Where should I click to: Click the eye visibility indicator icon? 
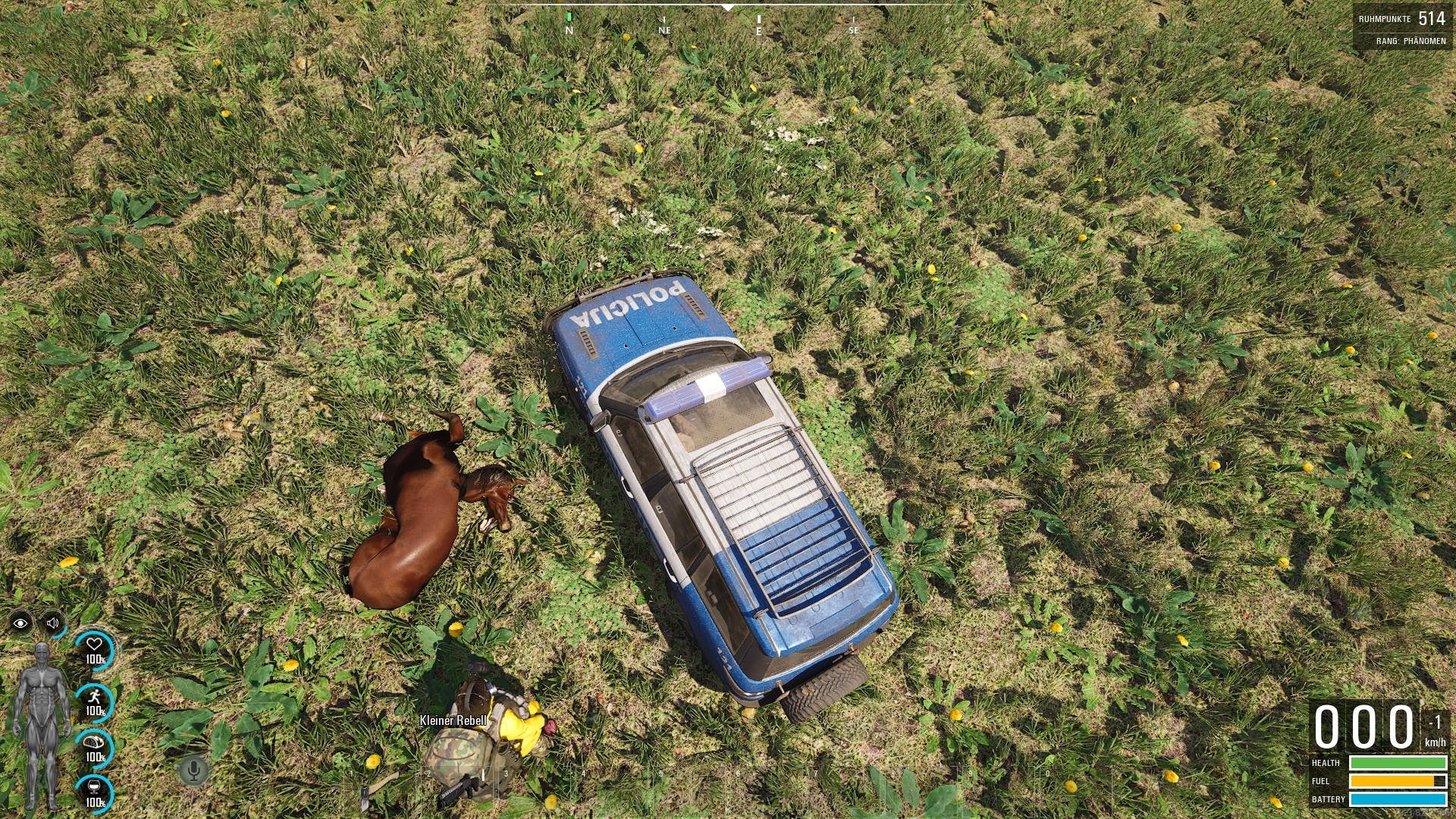pos(20,623)
